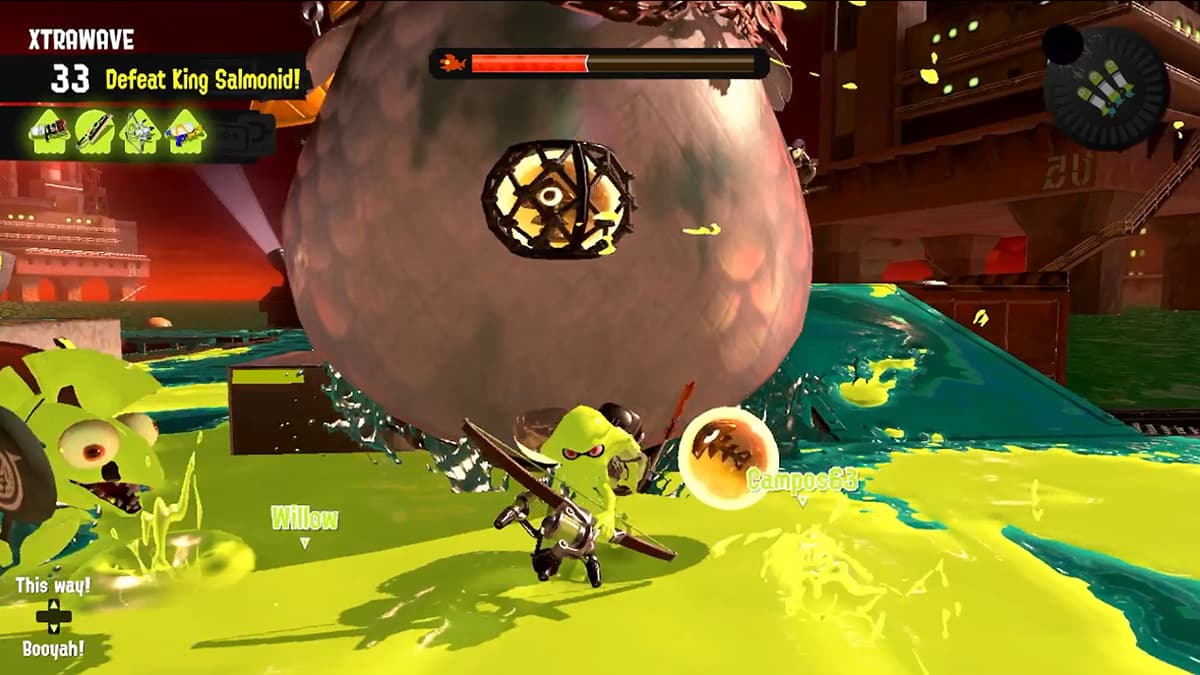1200x675 pixels.
Task: Select the round teammate icon with long charger
Action: coord(94,132)
